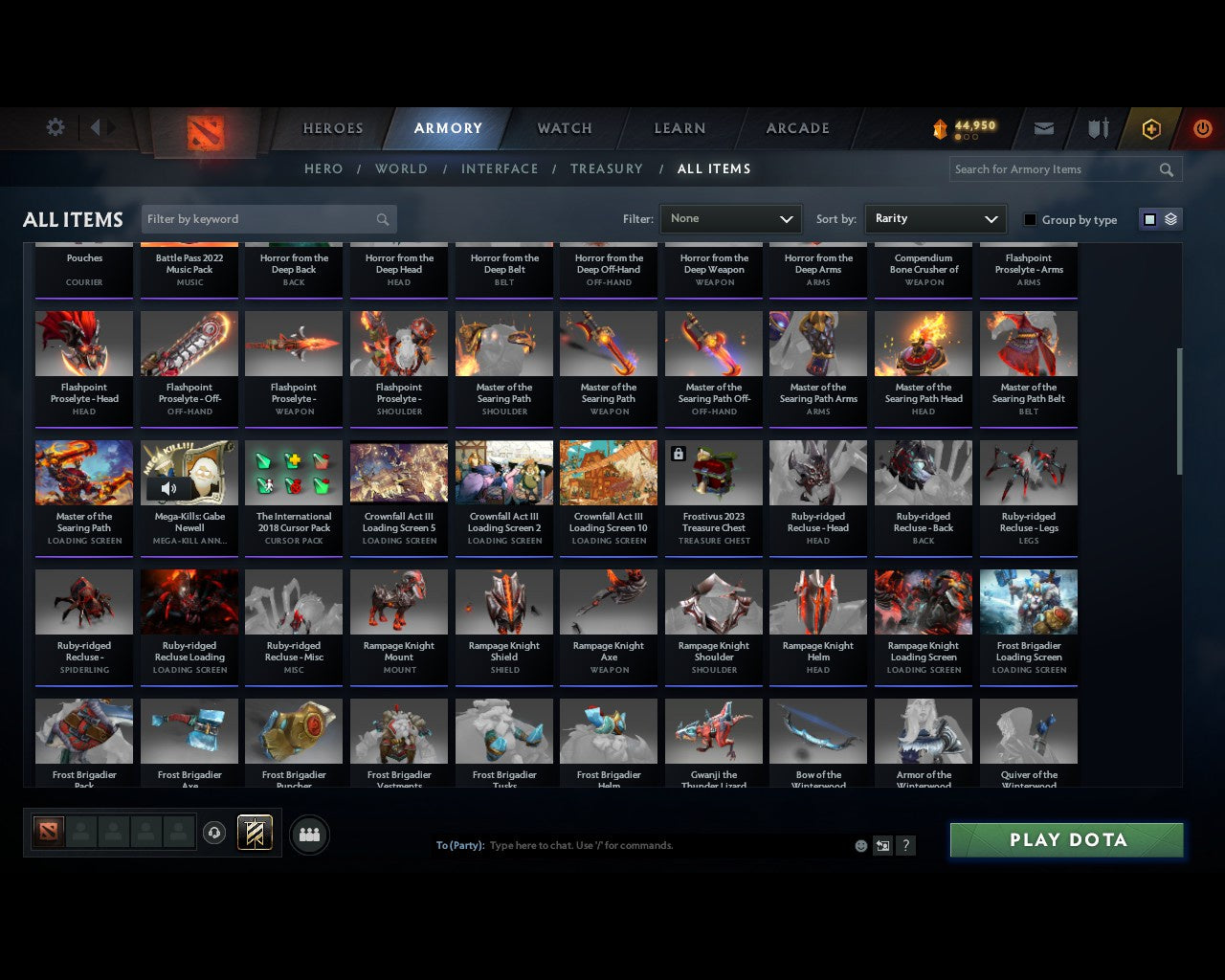This screenshot has width=1225, height=980.
Task: Open Dota Plus with the gold hexagon icon
Action: coord(1150,127)
